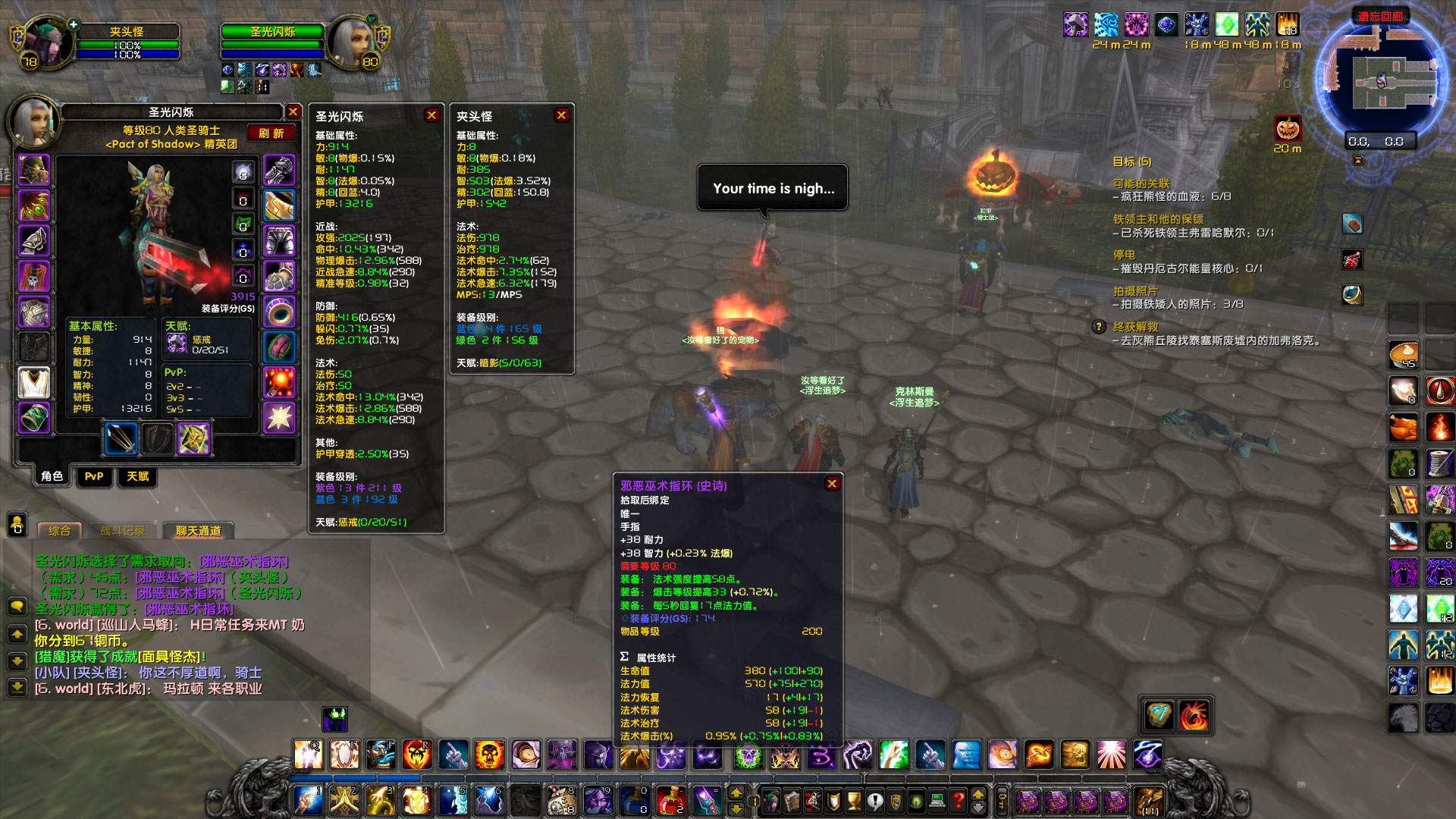1456x819 pixels.
Task: Open the 天赋 tab of the character panel
Action: coord(137,477)
